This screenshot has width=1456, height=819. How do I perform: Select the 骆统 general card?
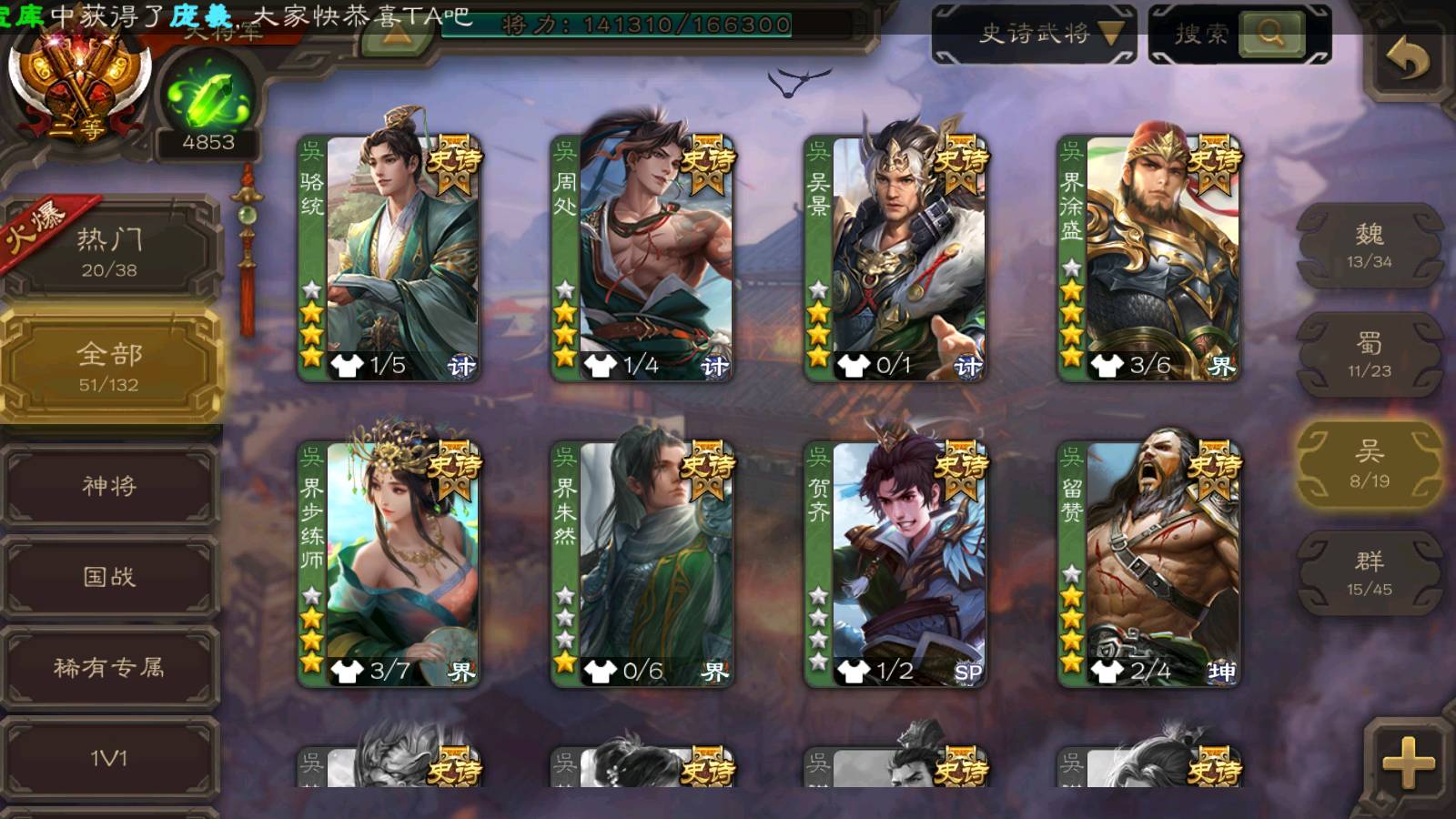point(389,258)
